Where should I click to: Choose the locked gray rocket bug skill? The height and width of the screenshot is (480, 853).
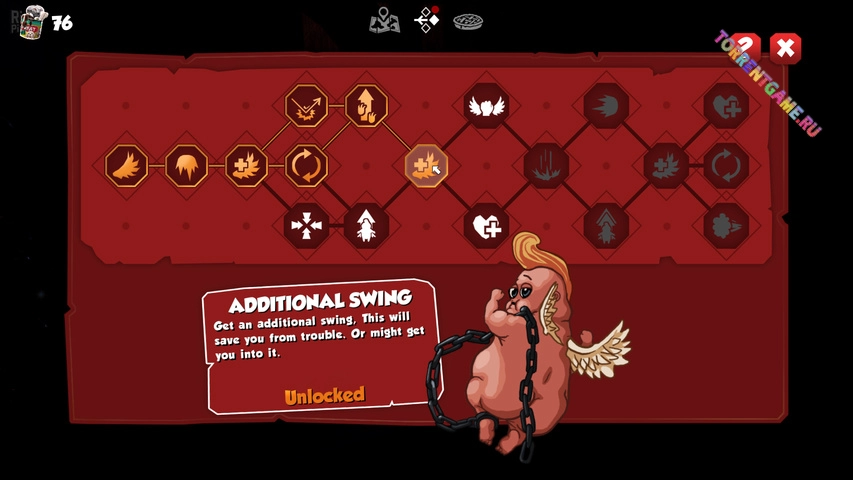tap(606, 226)
